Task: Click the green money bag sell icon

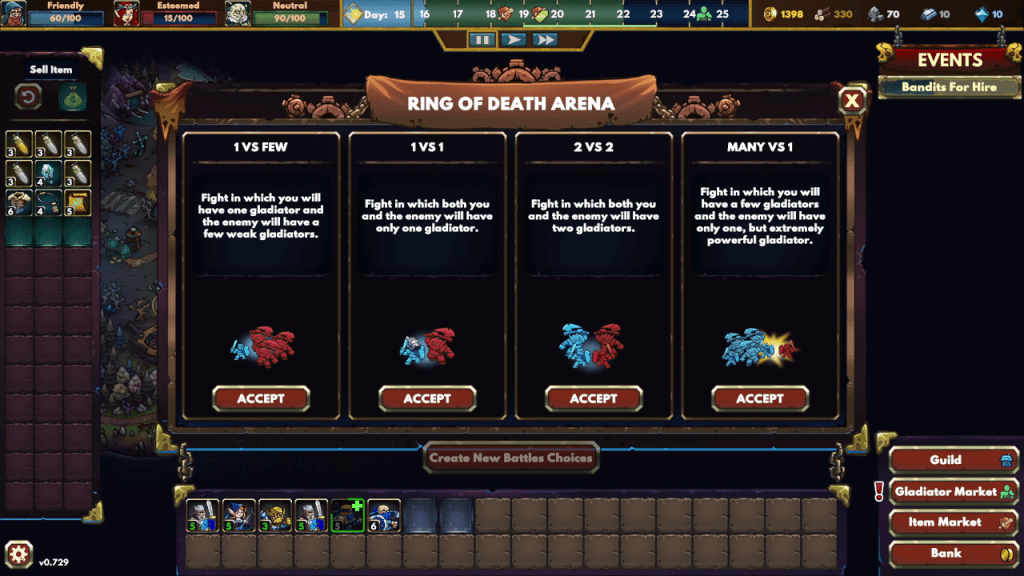Action: [x=72, y=98]
